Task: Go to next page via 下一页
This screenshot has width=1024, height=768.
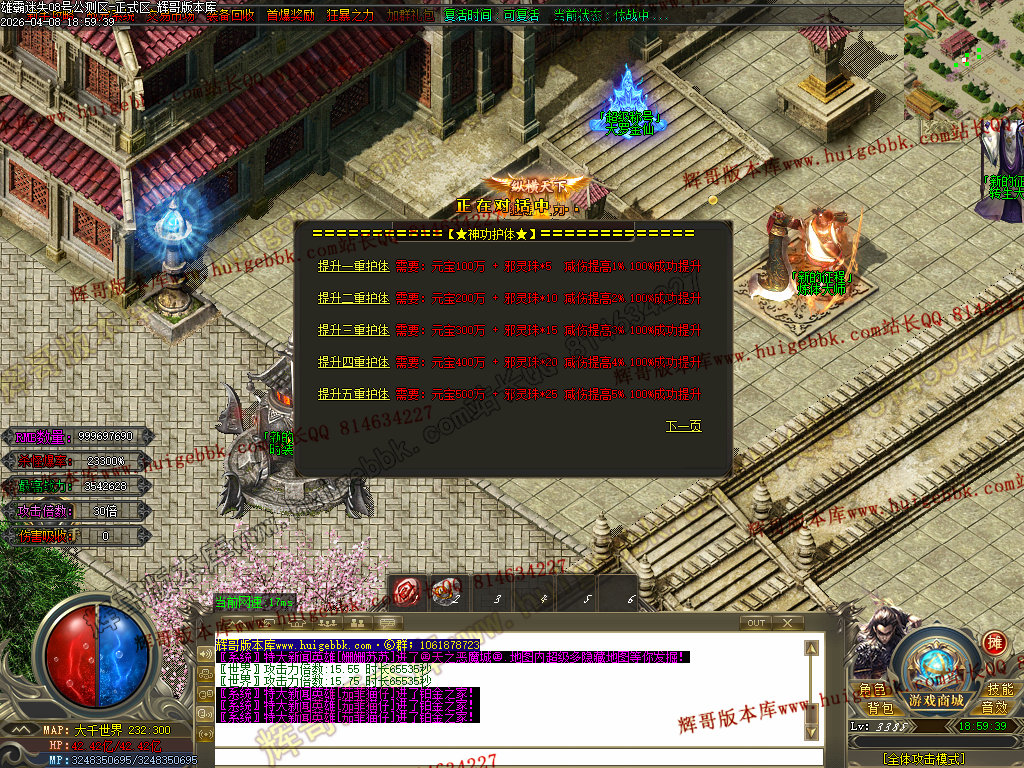Action: click(x=684, y=427)
